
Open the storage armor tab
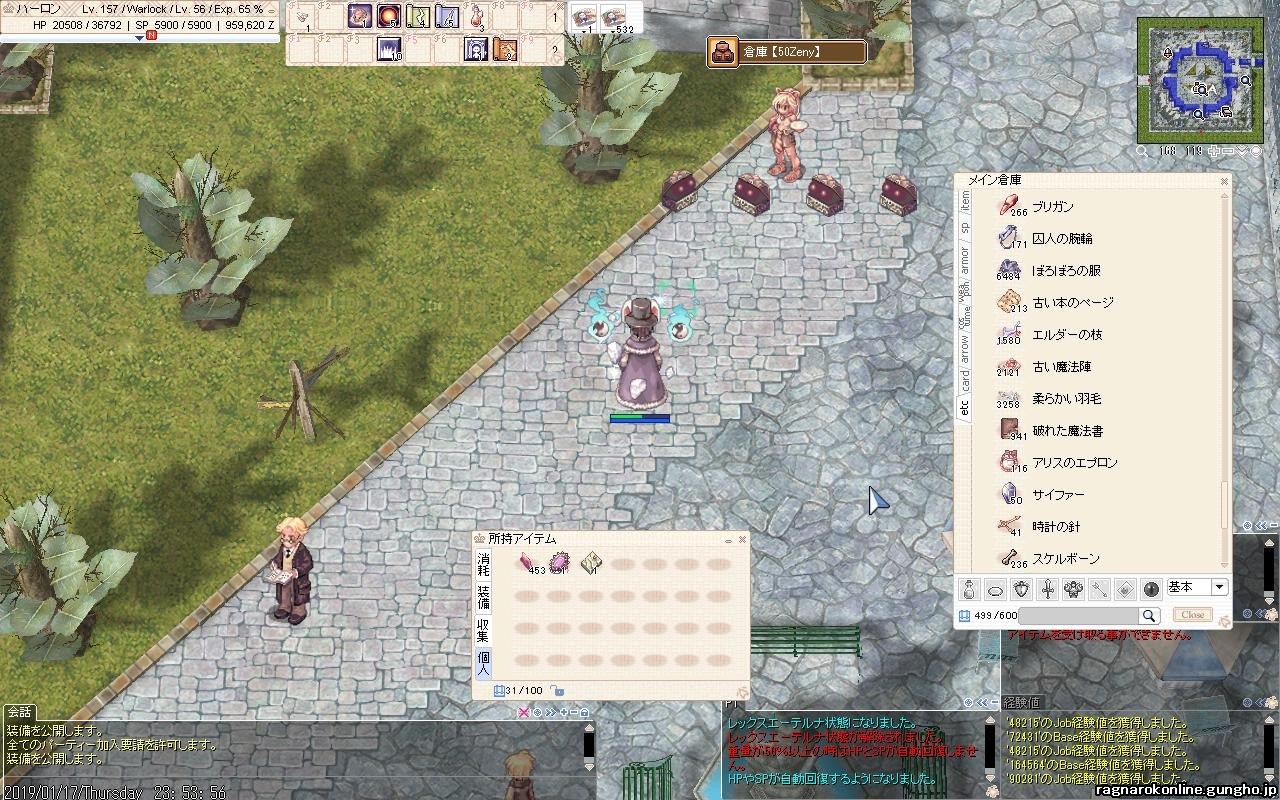pos(965,260)
